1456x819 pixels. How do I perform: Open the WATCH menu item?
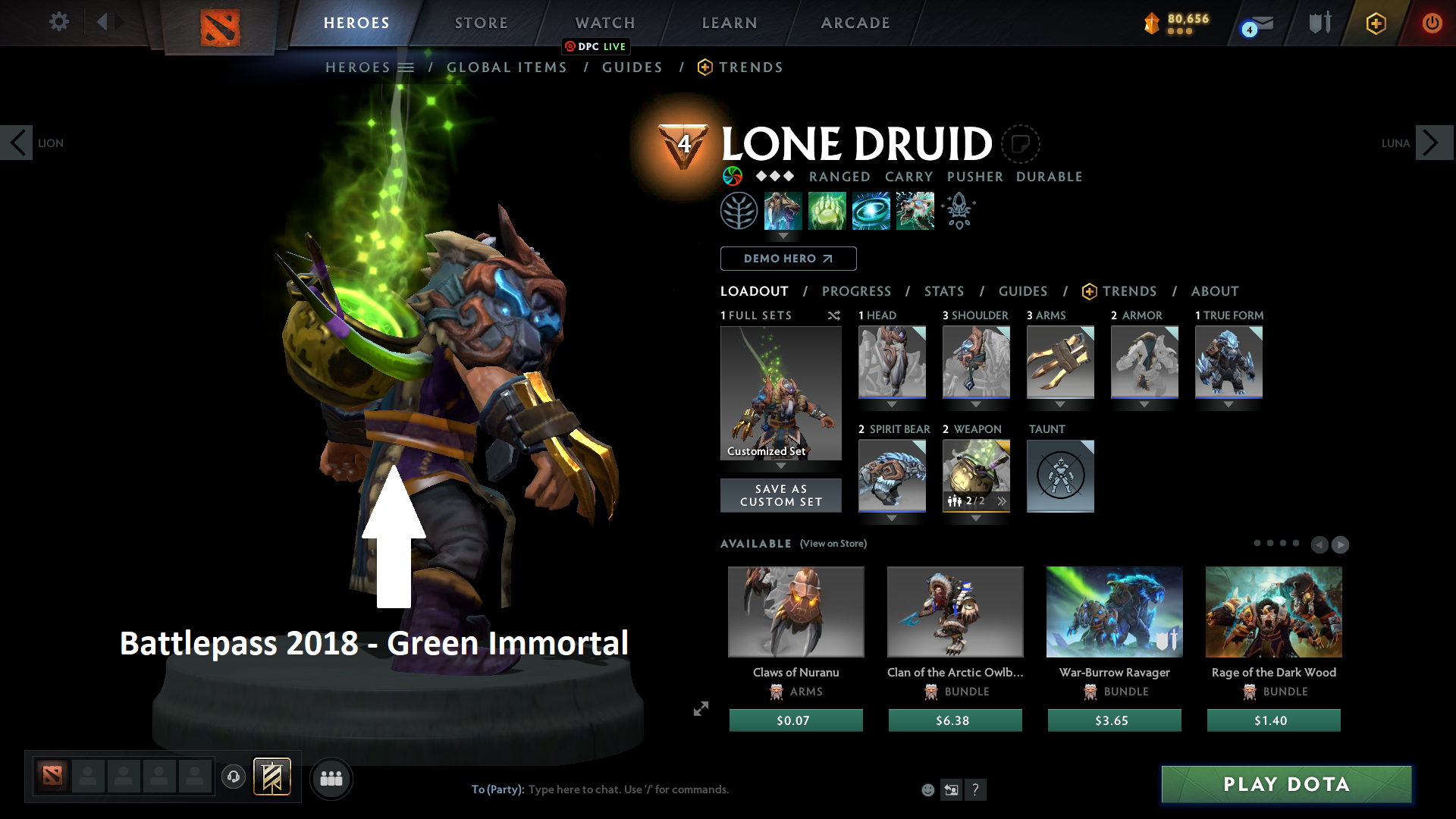coord(604,23)
